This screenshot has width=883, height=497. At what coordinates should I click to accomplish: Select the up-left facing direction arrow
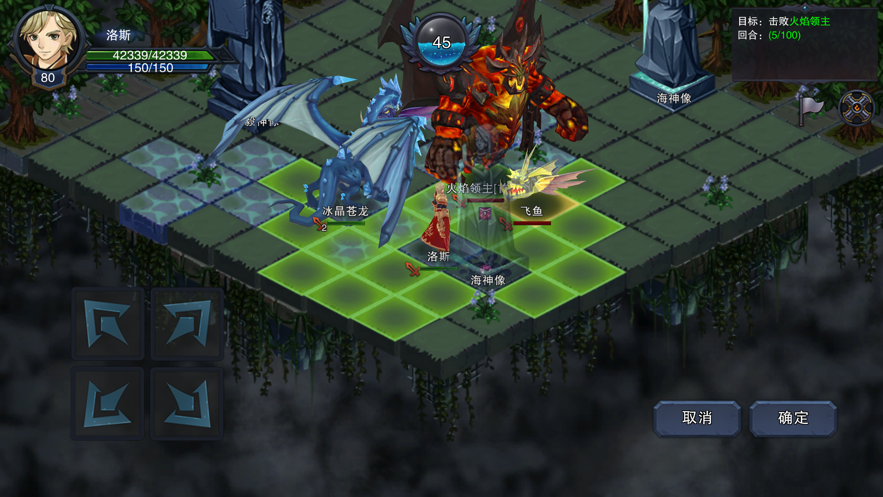coord(108,323)
